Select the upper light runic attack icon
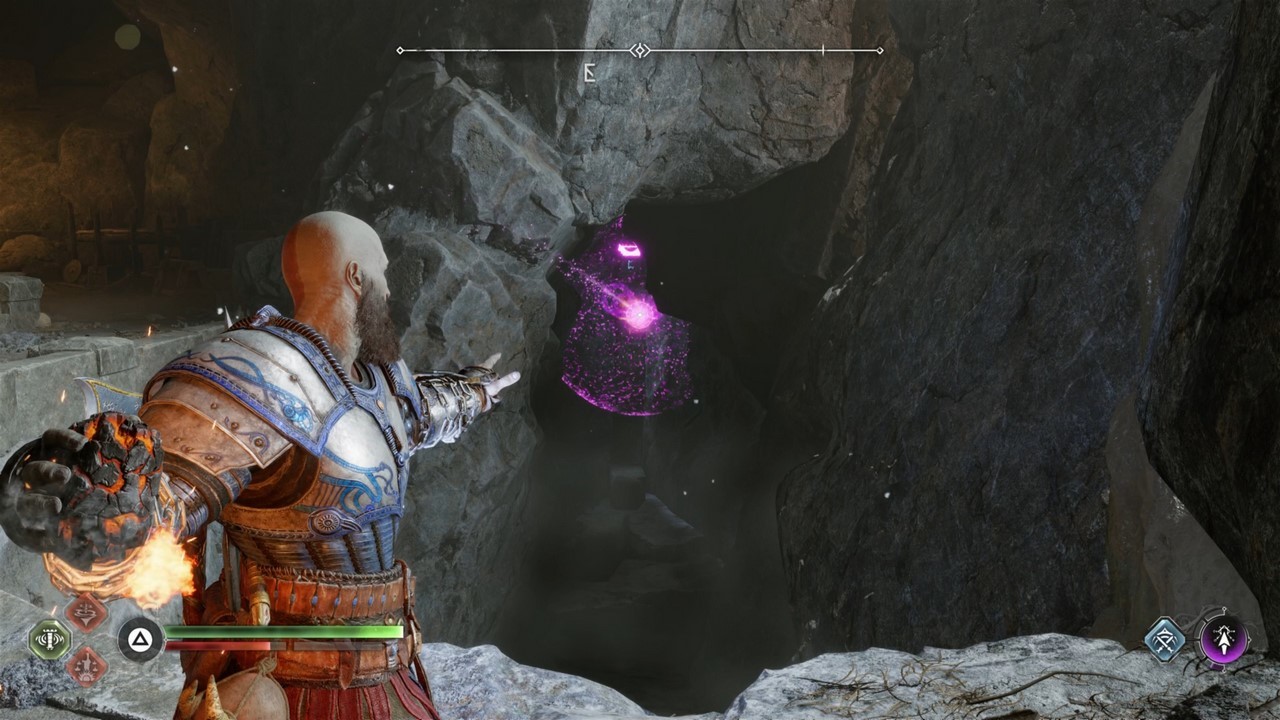Screen dimensions: 1280x720 pyautogui.click(x=84, y=612)
